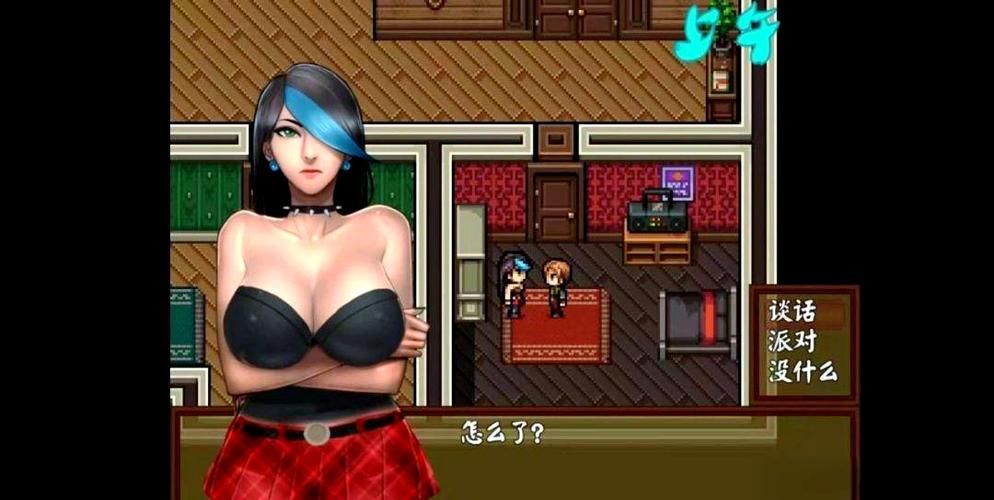This screenshot has width=994, height=500.
Task: Select the 派对 dialogue option
Action: (x=793, y=341)
